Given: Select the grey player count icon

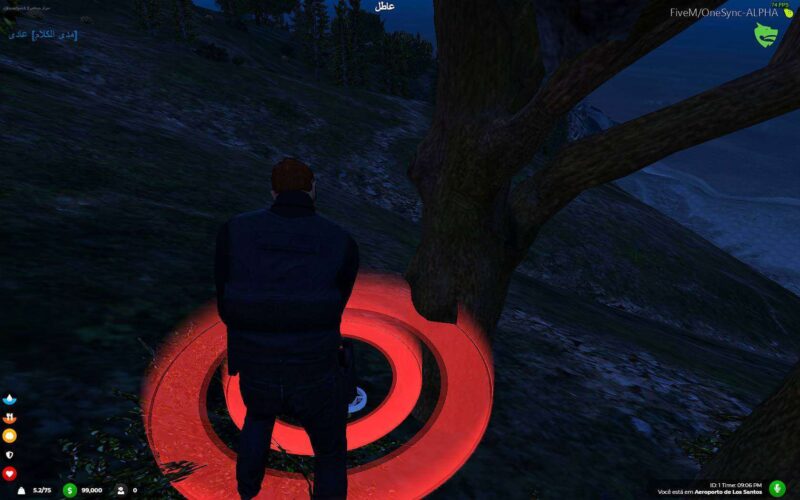Looking at the screenshot, I should pyautogui.click(x=120, y=490).
